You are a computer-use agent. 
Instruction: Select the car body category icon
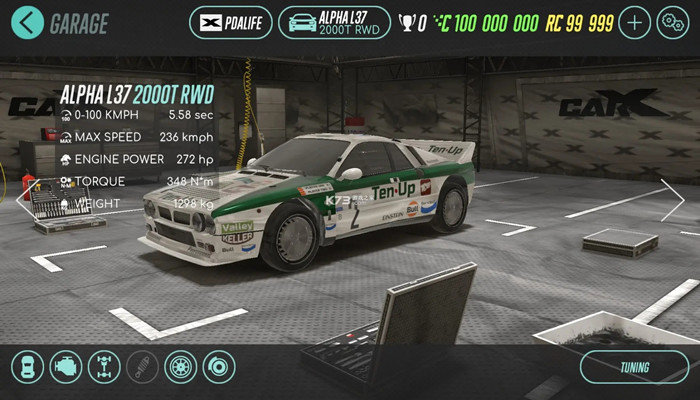(29, 367)
